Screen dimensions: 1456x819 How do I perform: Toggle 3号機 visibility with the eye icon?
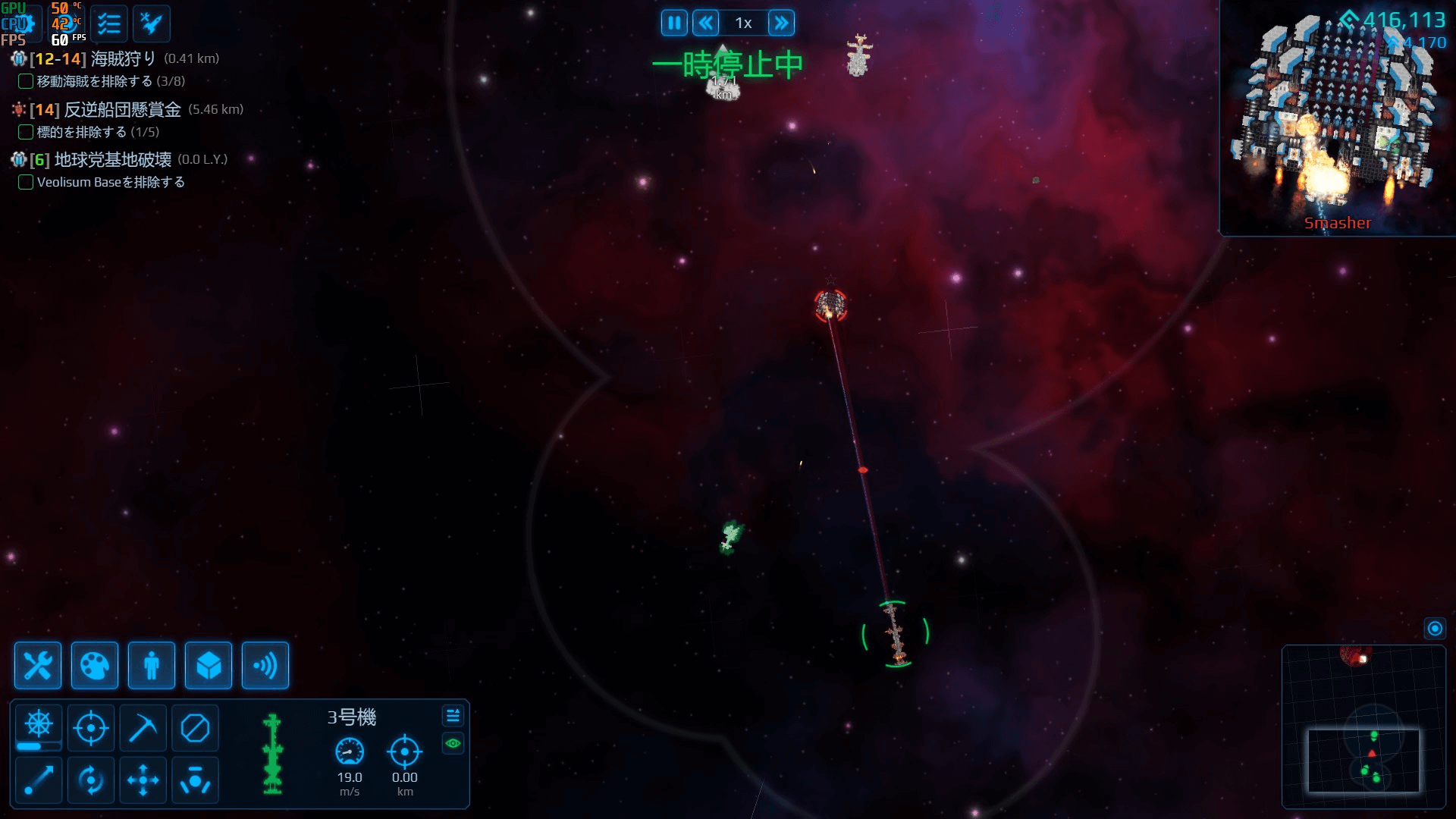[x=453, y=744]
